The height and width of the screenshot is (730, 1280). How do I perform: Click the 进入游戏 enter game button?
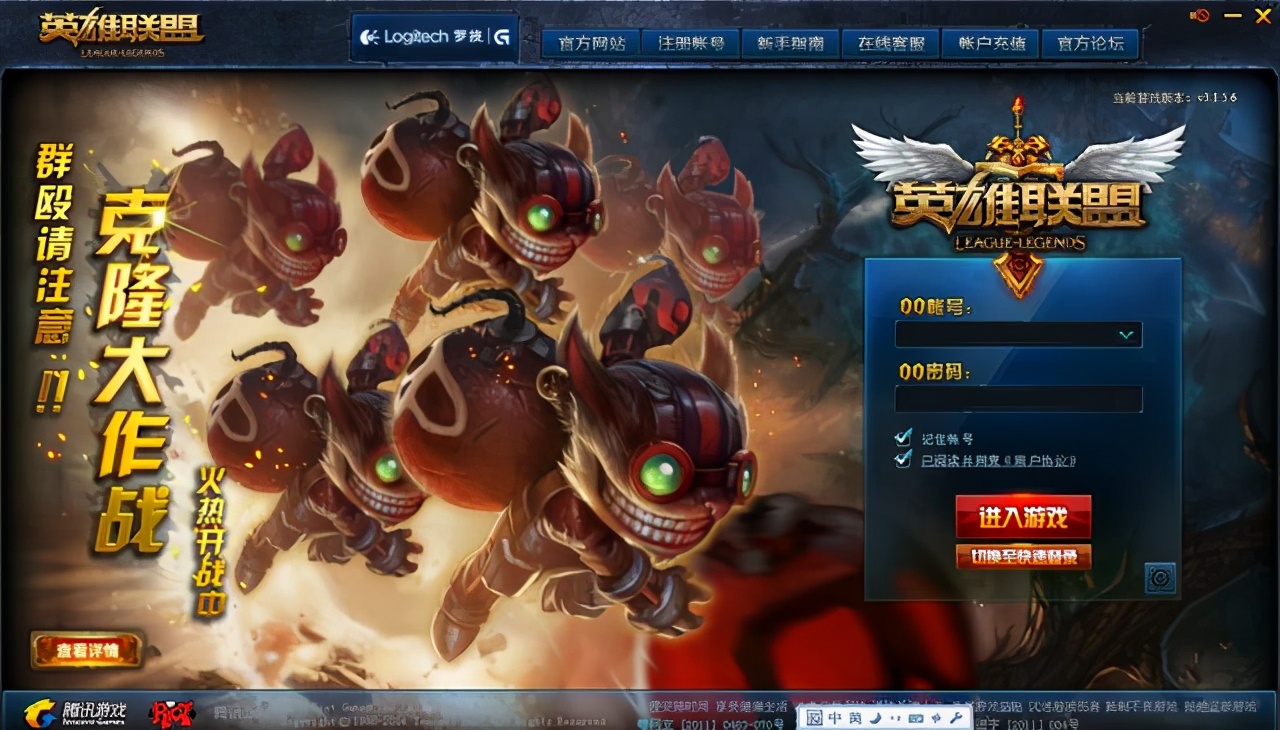(x=1022, y=518)
